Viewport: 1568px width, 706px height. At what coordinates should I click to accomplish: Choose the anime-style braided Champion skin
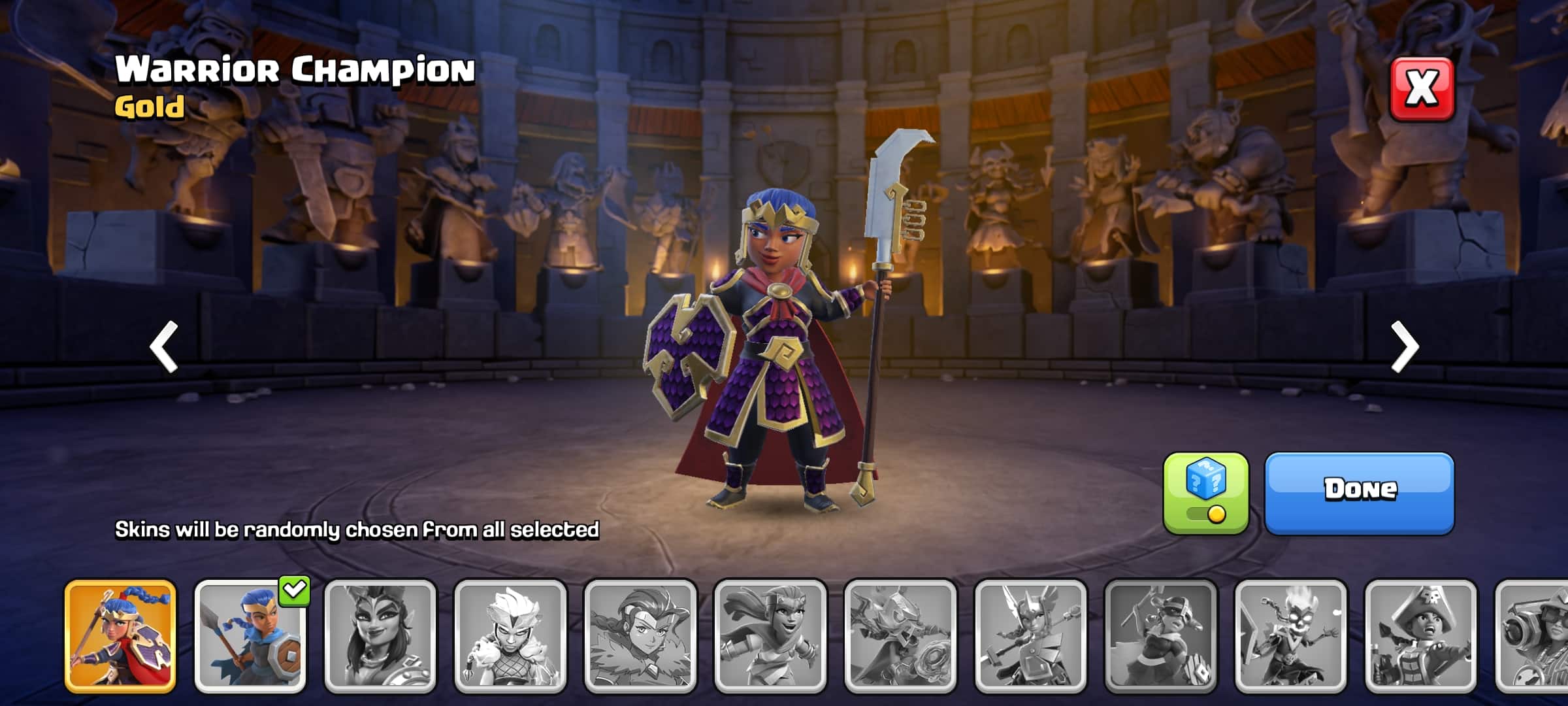640,636
